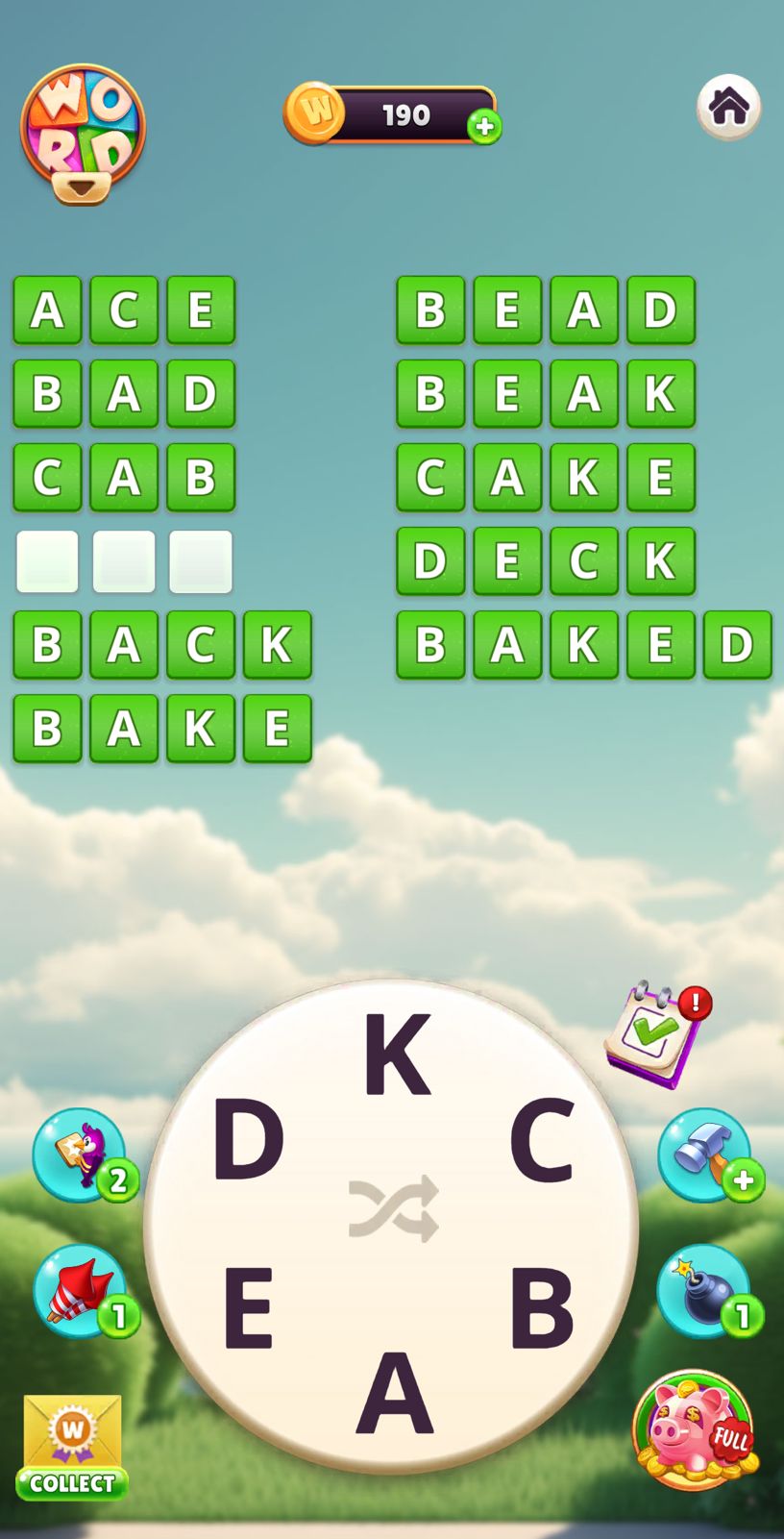Select letter D on the wheel

click(248, 1140)
